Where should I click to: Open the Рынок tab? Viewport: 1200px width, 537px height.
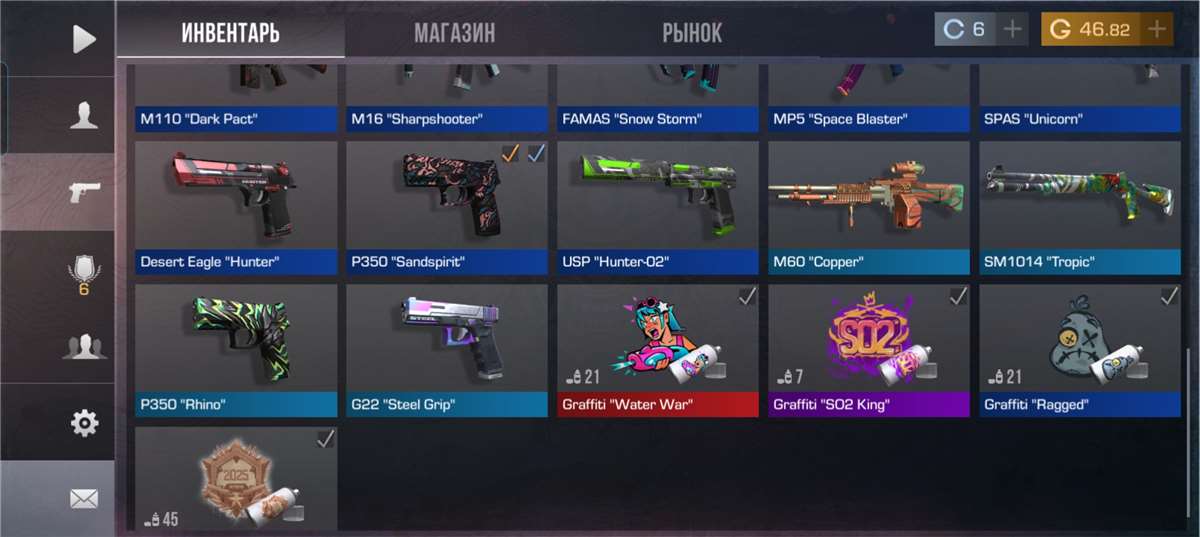pos(692,33)
